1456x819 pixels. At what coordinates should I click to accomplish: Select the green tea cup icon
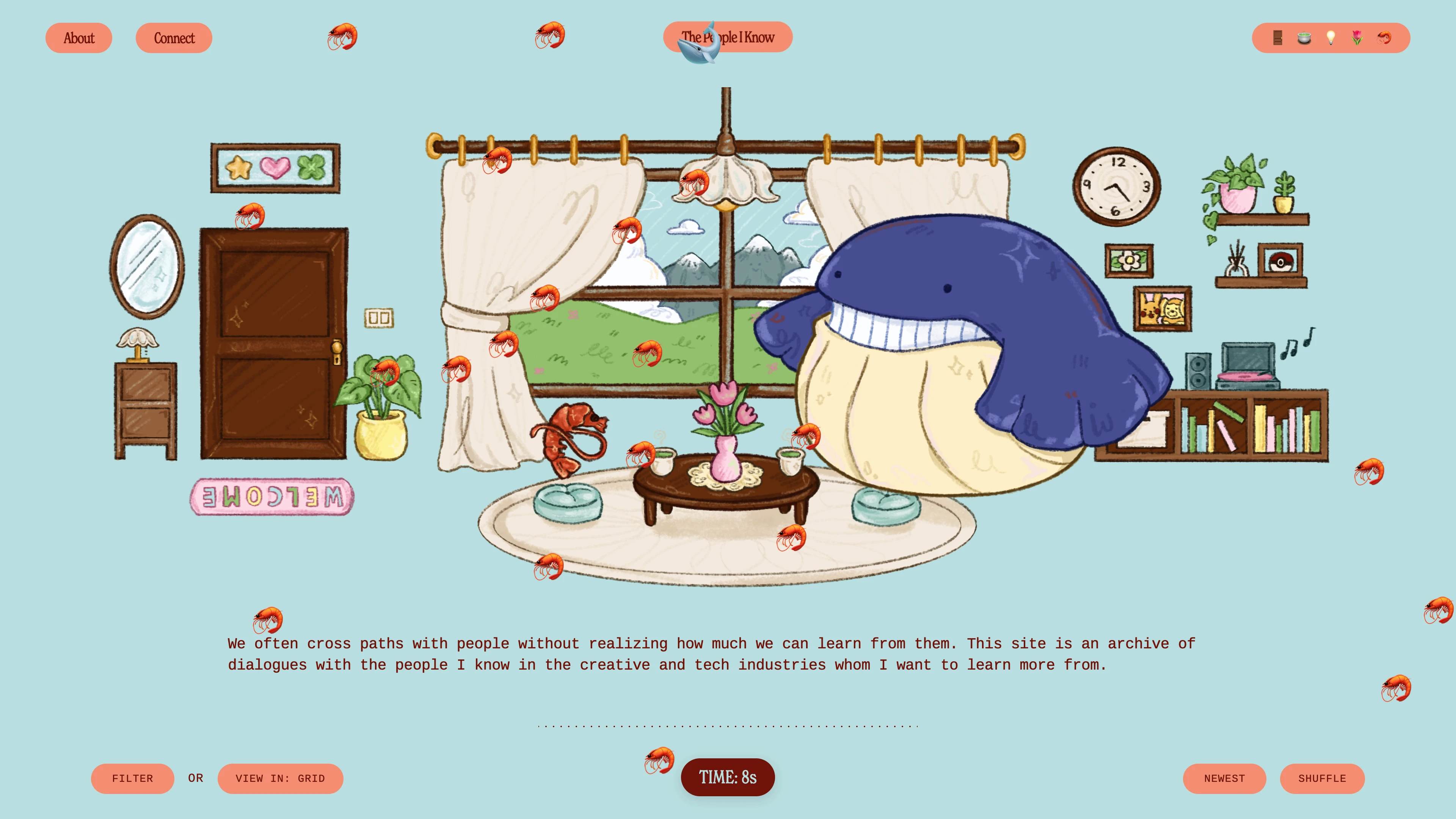coord(1304,38)
